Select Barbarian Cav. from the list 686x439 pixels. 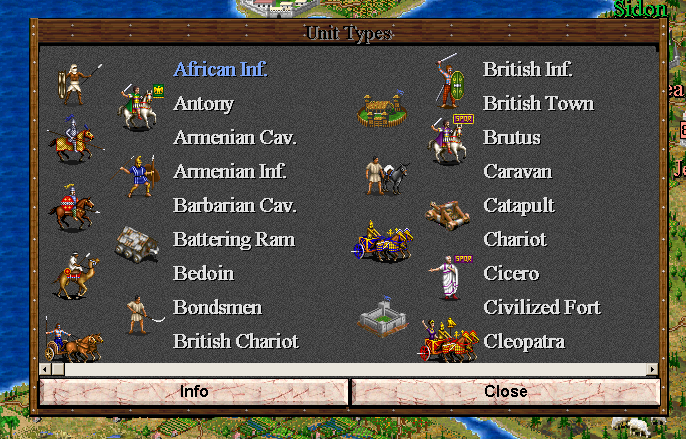235,205
